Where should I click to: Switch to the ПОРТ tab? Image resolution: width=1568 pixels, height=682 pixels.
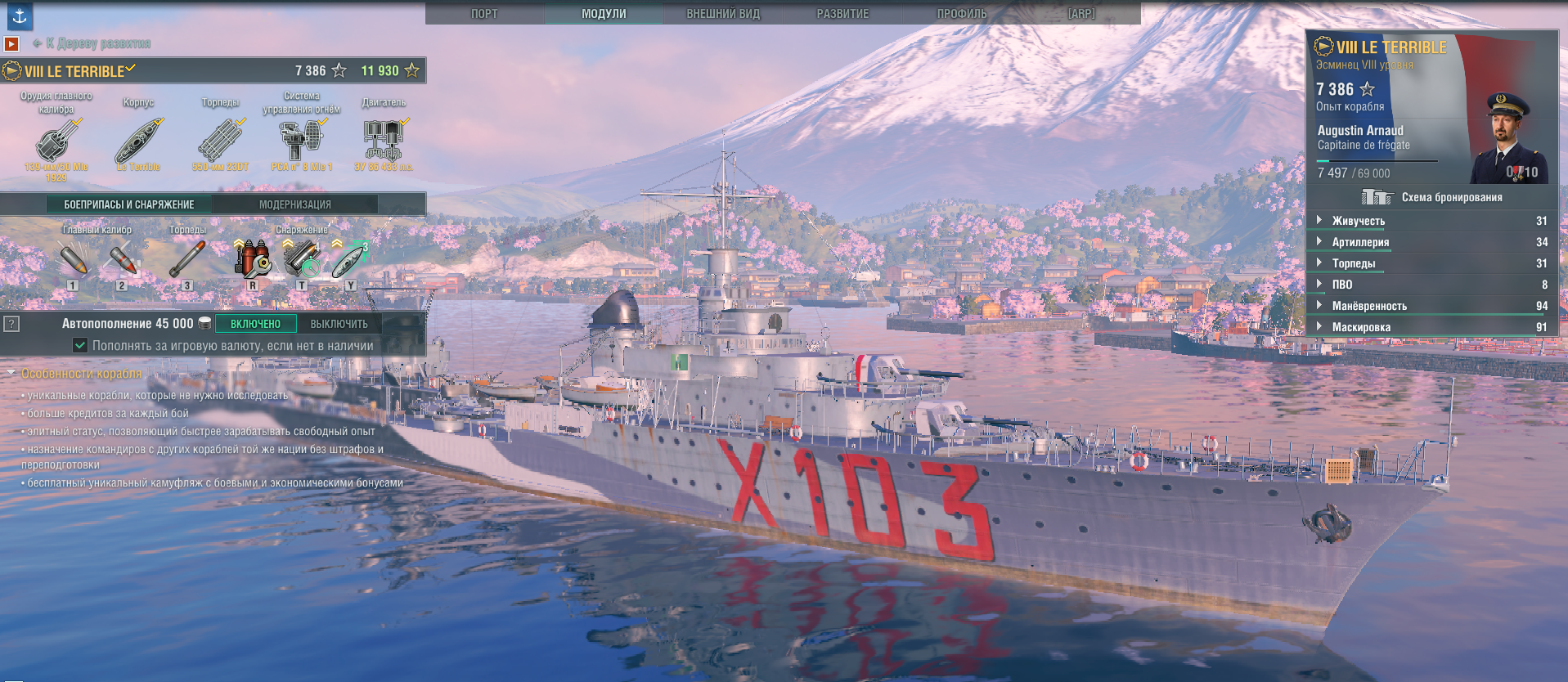(484, 14)
